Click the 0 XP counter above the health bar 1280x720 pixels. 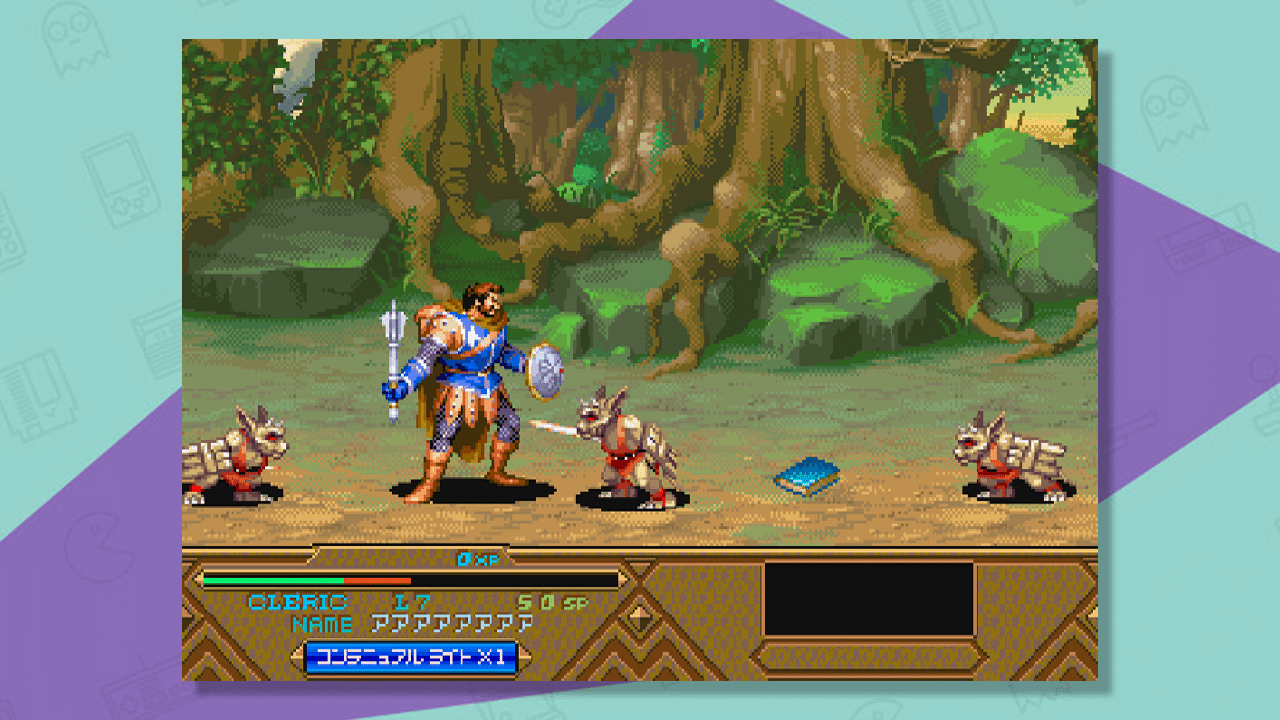pos(475,560)
